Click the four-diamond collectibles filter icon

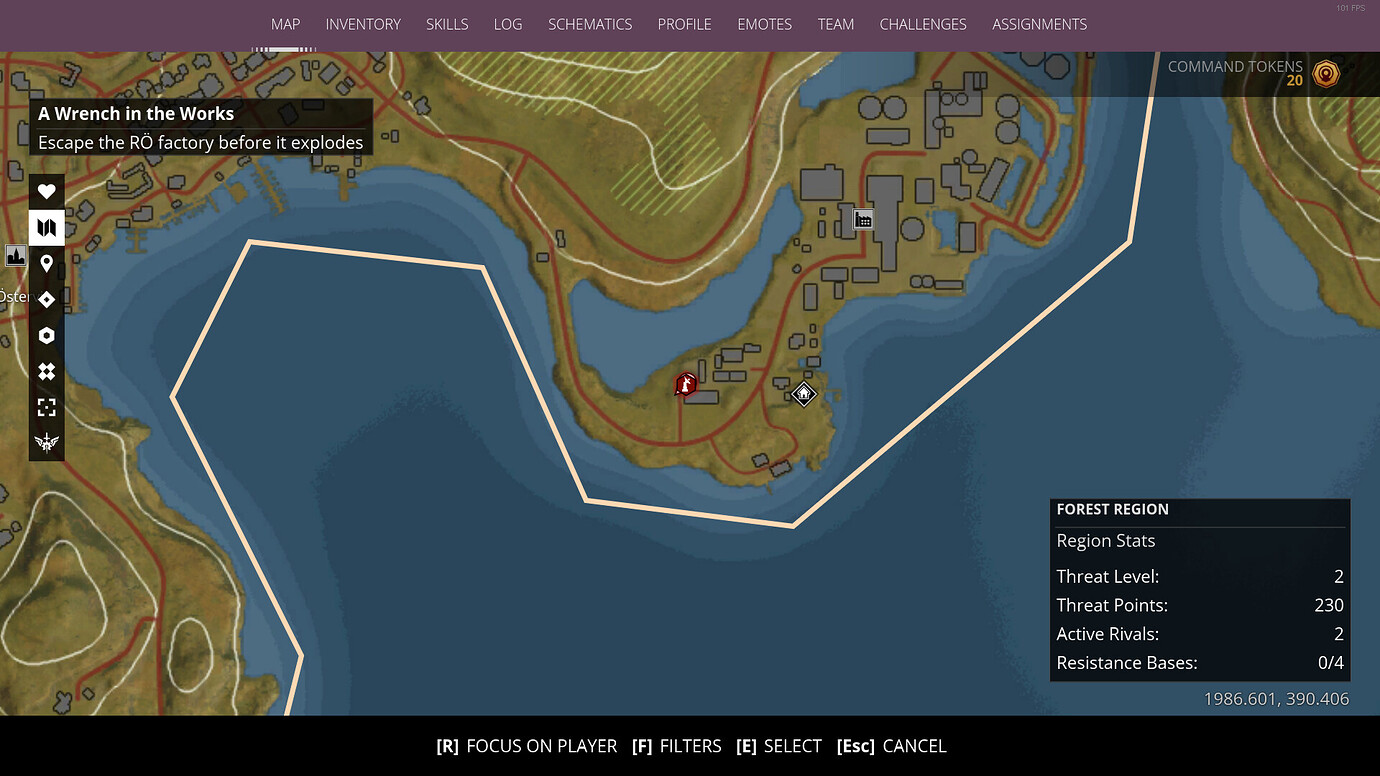point(46,371)
